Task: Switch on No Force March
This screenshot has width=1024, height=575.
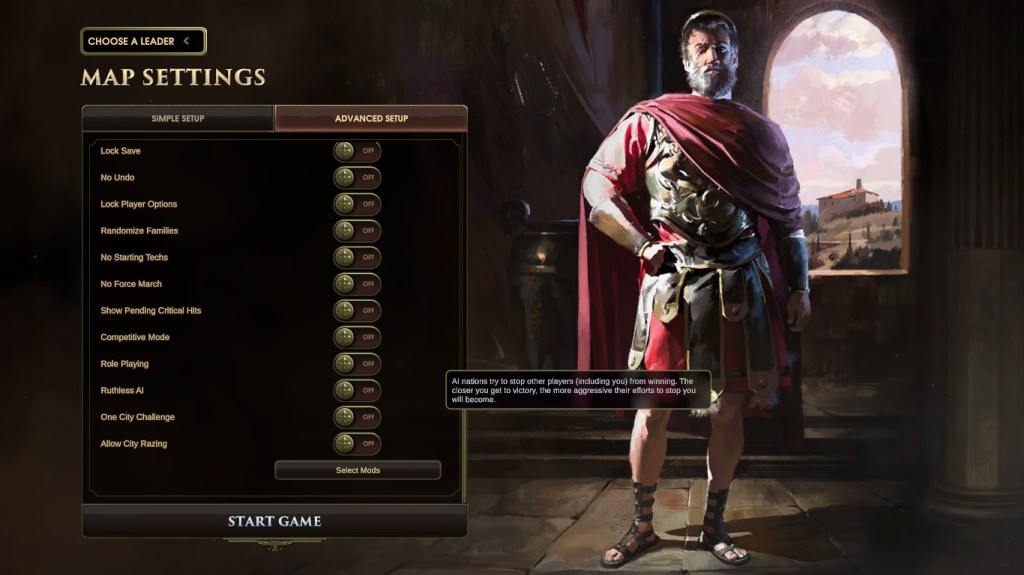Action: tap(357, 284)
